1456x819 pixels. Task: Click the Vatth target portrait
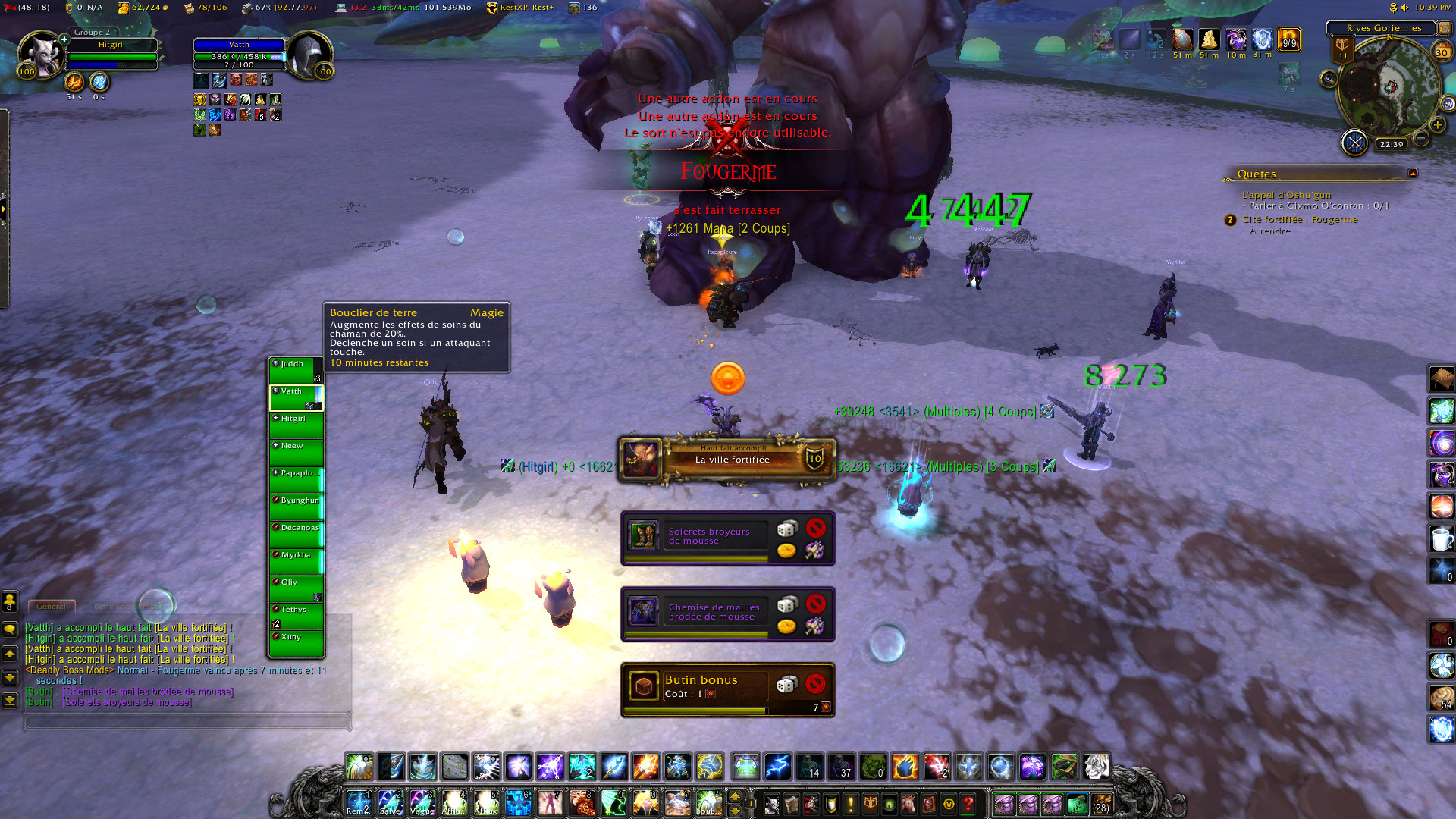309,55
